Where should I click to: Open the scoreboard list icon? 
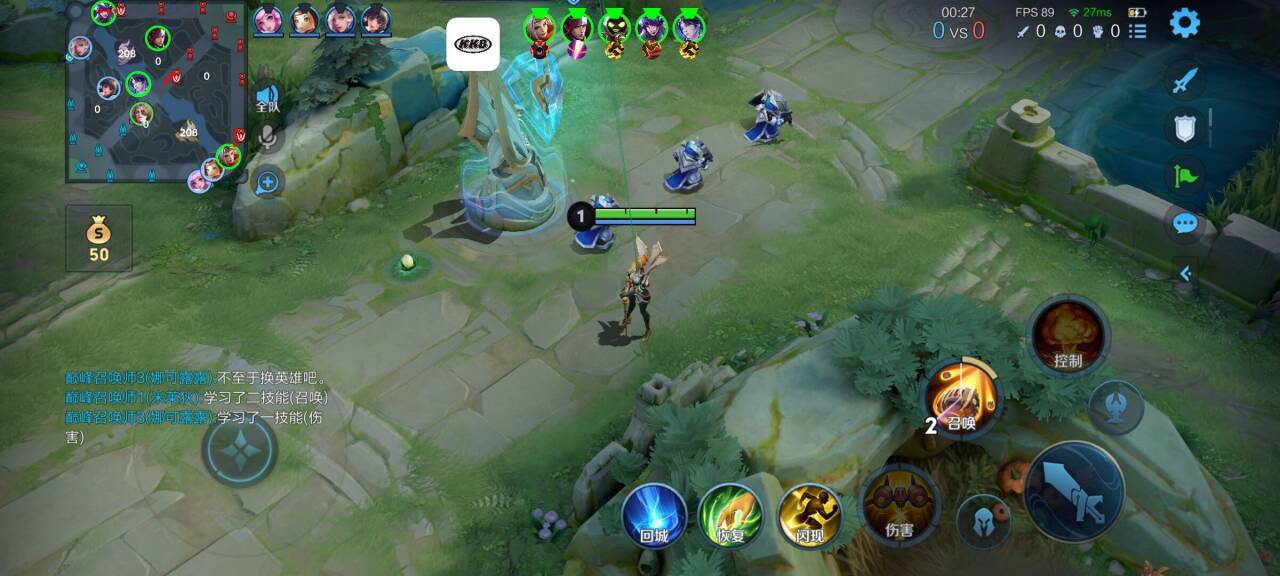1138,31
